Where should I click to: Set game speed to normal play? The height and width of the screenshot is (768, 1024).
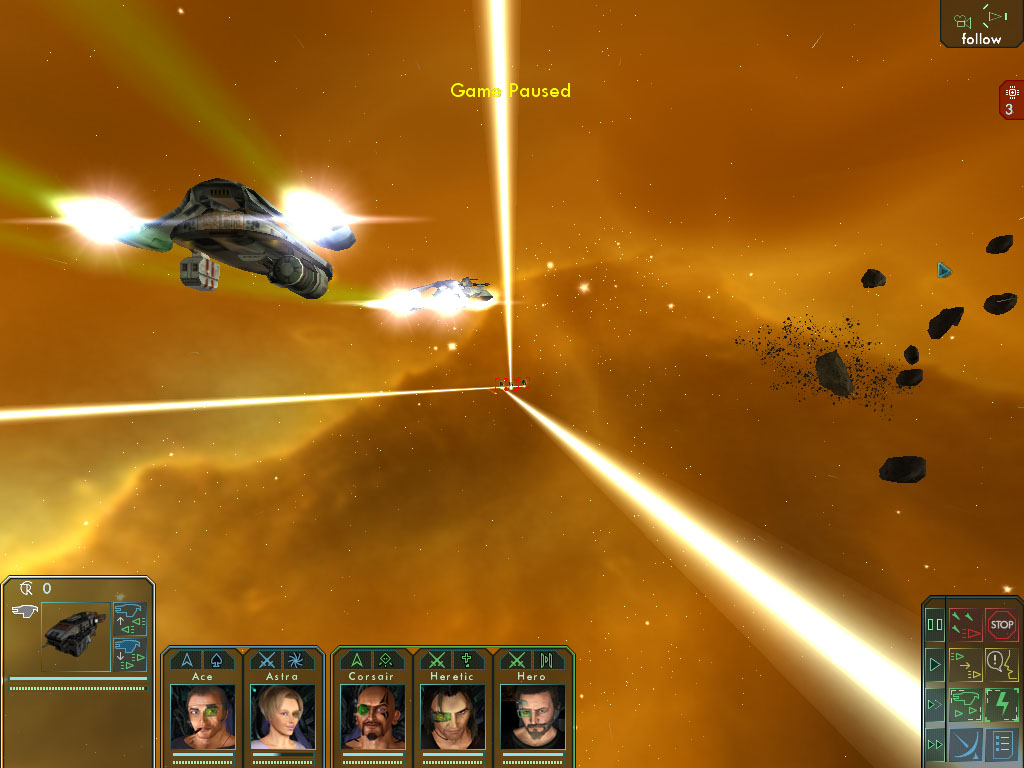935,664
